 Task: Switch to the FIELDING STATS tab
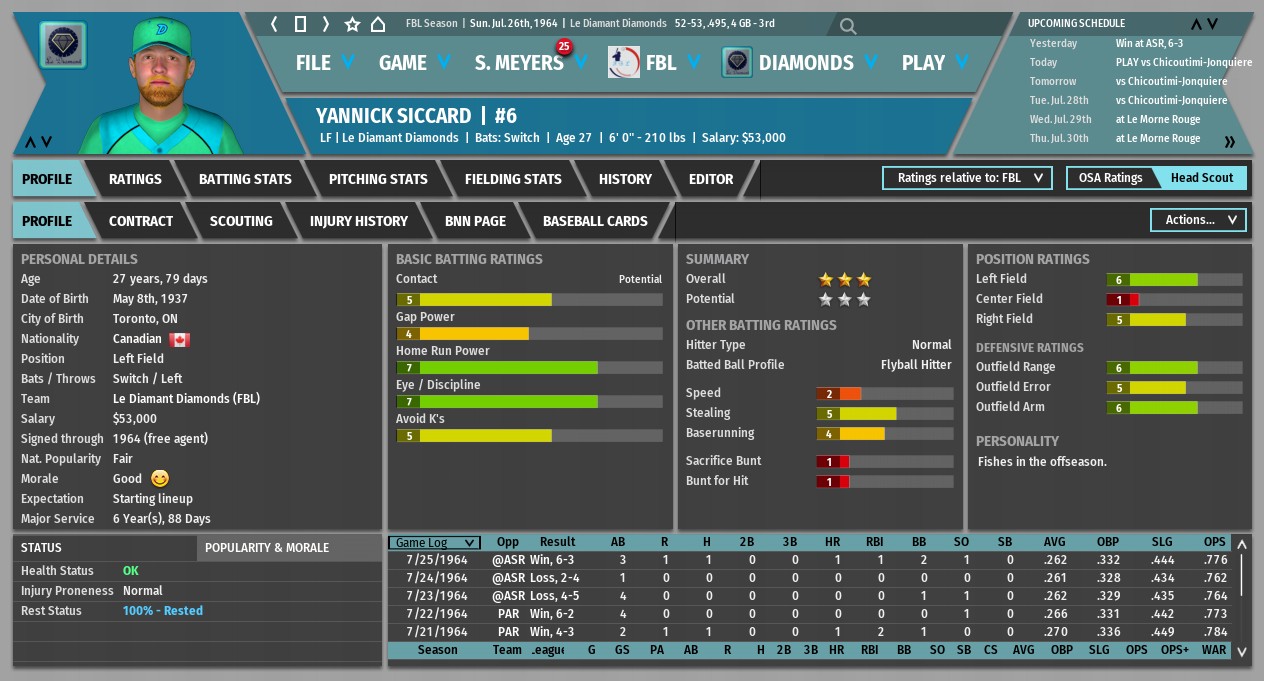click(x=513, y=179)
